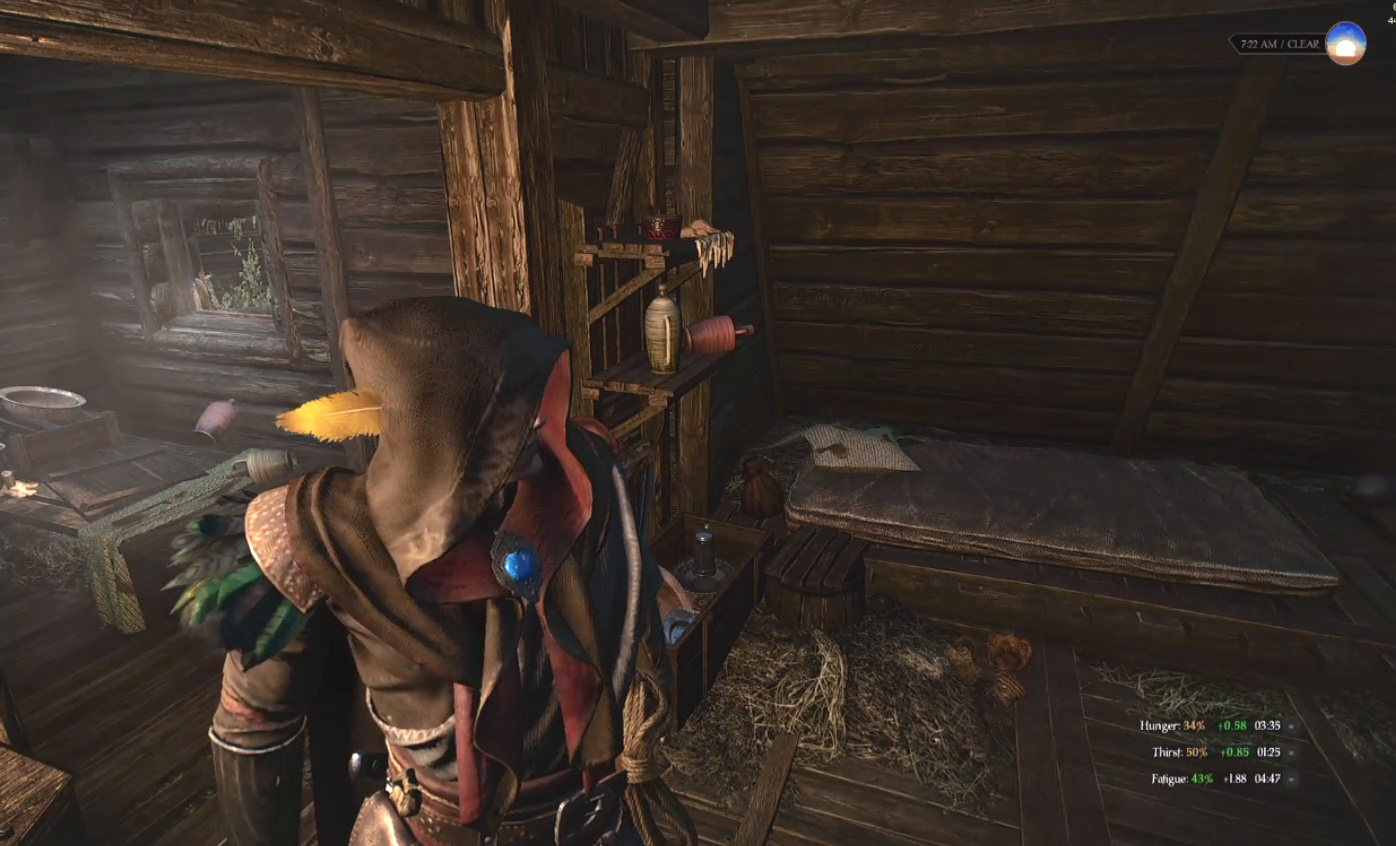
Task: Click the small button beside Hunger row
Action: coord(1291,726)
